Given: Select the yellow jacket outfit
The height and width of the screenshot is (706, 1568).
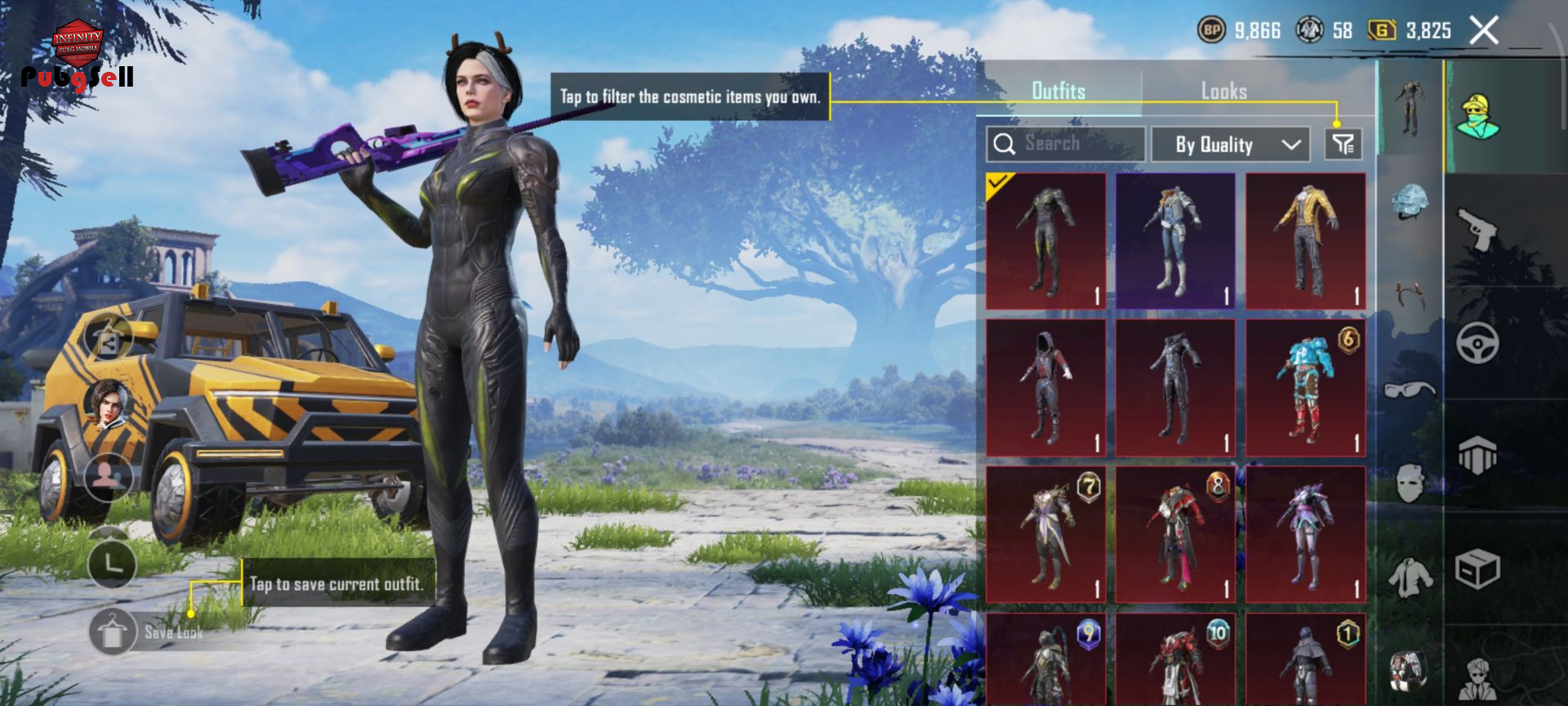Looking at the screenshot, I should [1305, 241].
